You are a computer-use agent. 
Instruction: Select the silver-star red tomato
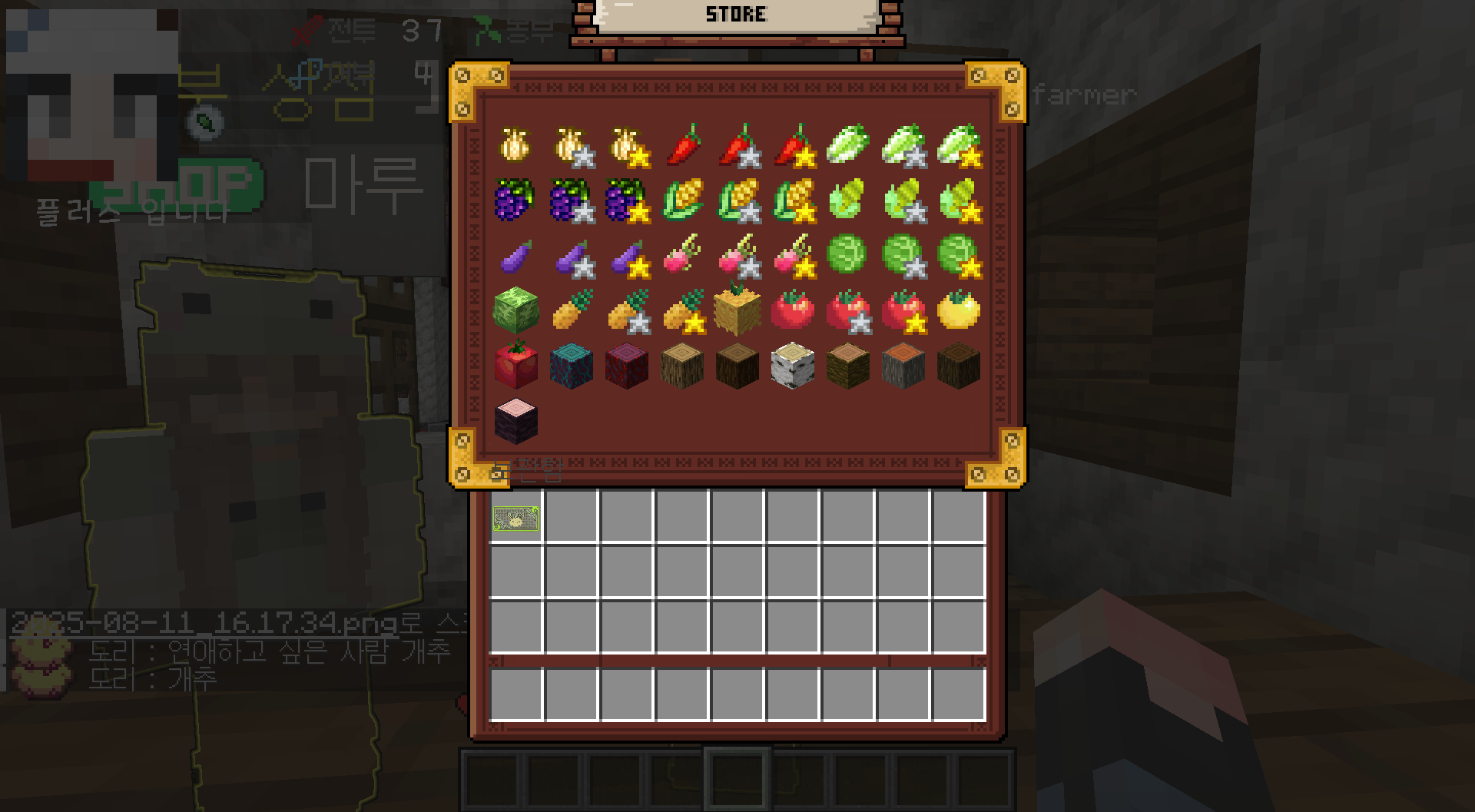click(848, 310)
